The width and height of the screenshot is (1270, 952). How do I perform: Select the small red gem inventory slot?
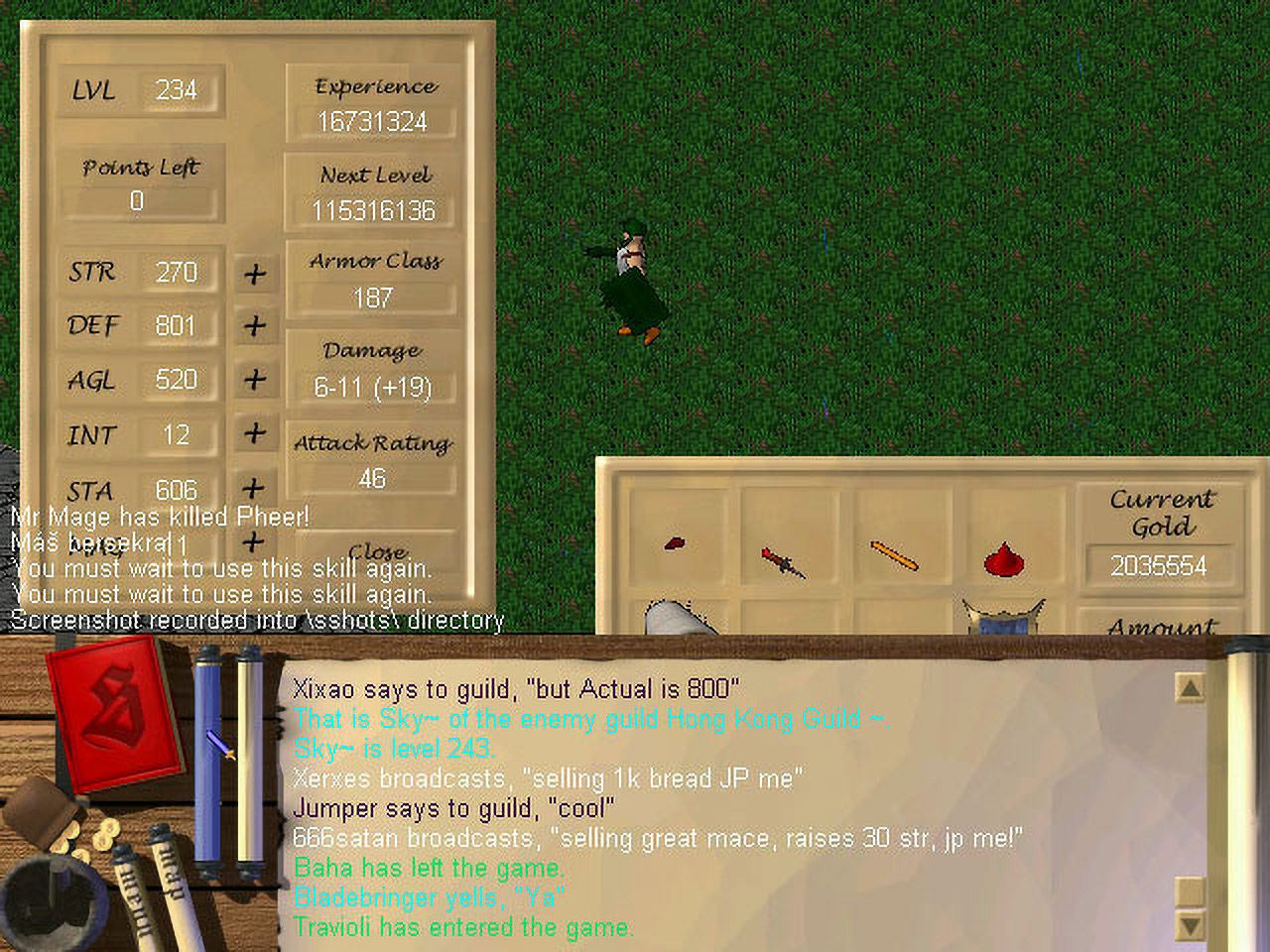tap(675, 543)
